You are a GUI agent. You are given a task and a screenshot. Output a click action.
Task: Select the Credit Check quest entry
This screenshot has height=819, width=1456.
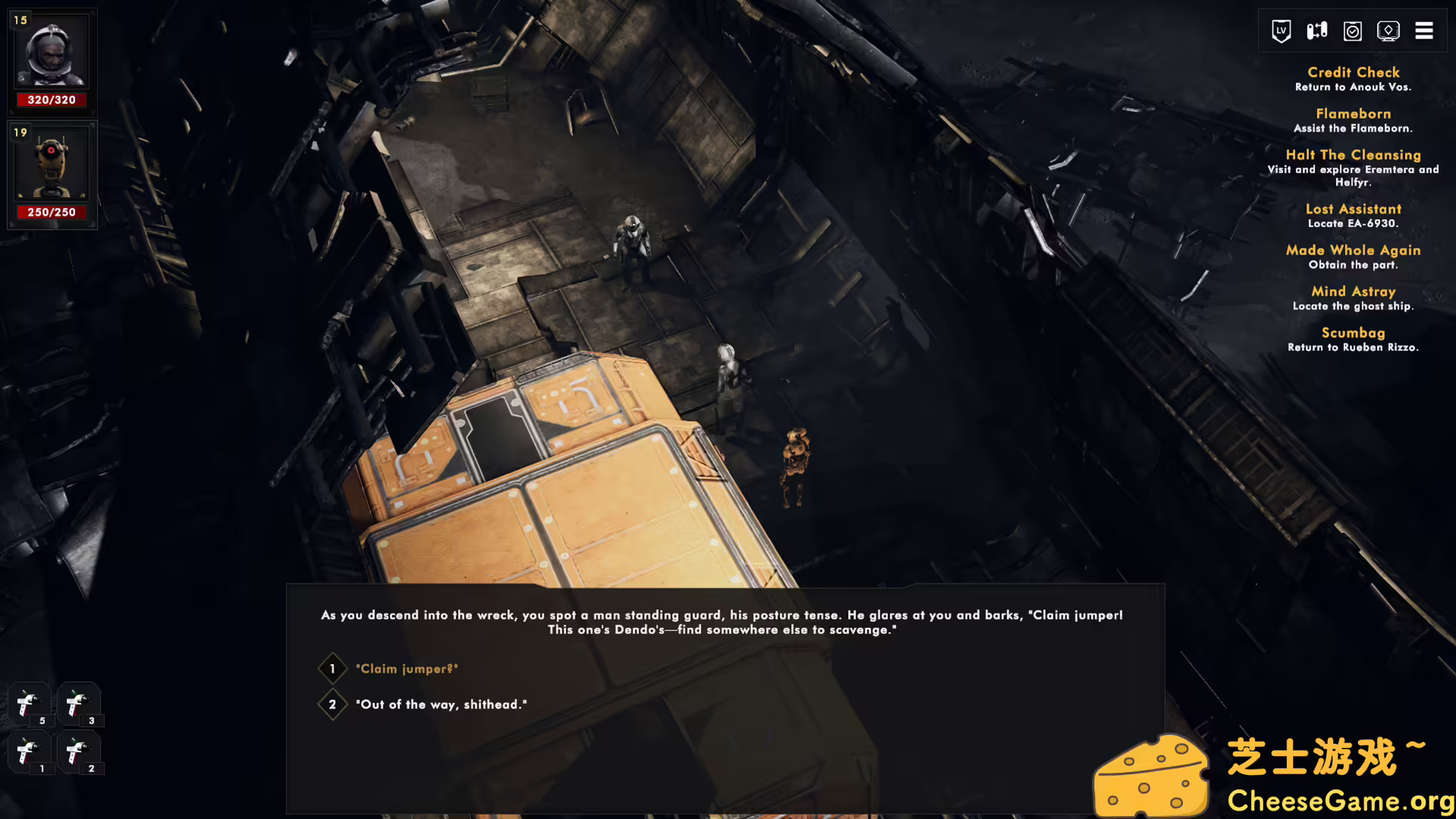click(1354, 72)
